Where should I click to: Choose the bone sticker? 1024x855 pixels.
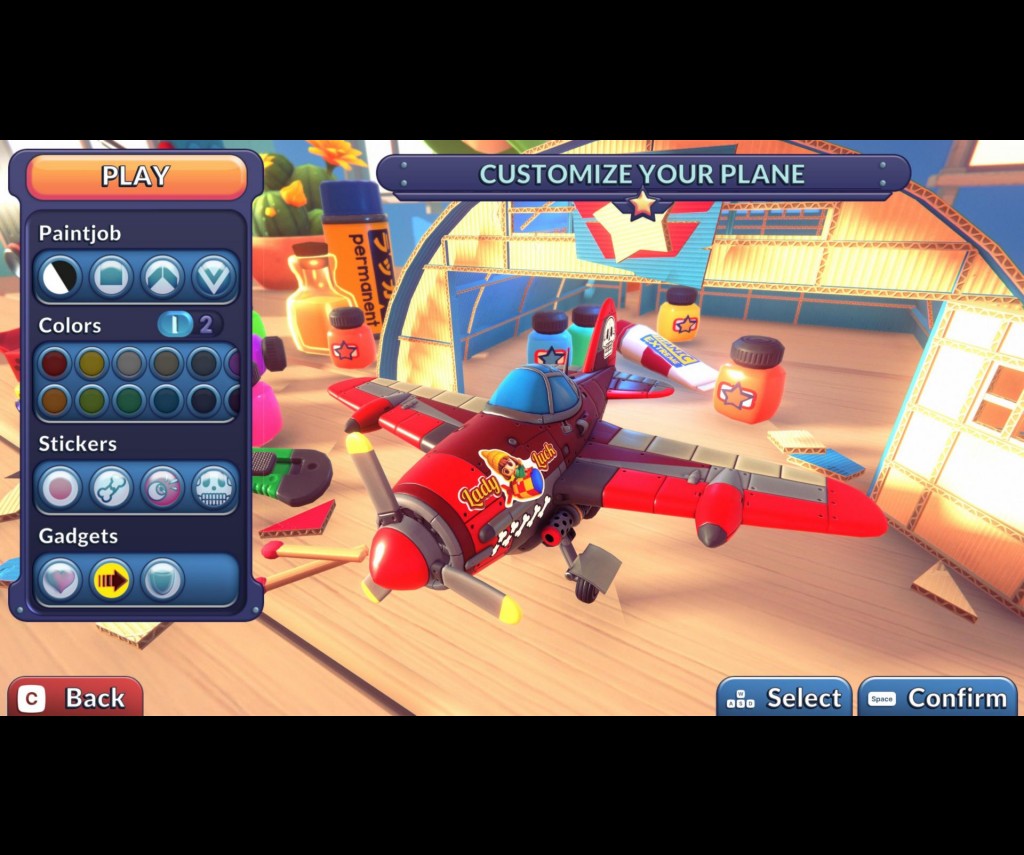[111, 488]
